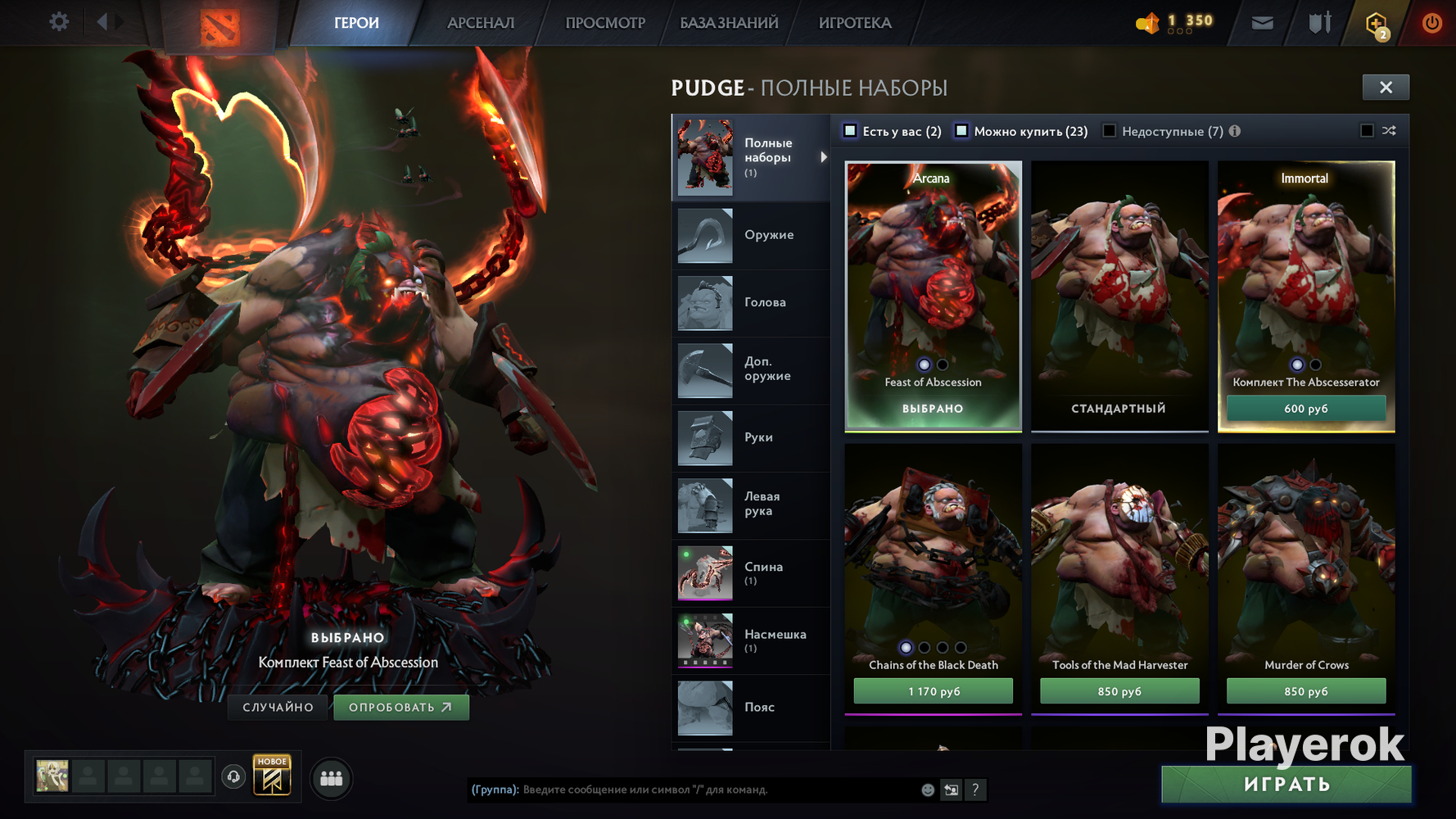1456x819 pixels.
Task: Go to the БАЗА ЗНАНИЙ tab
Action: pyautogui.click(x=729, y=23)
